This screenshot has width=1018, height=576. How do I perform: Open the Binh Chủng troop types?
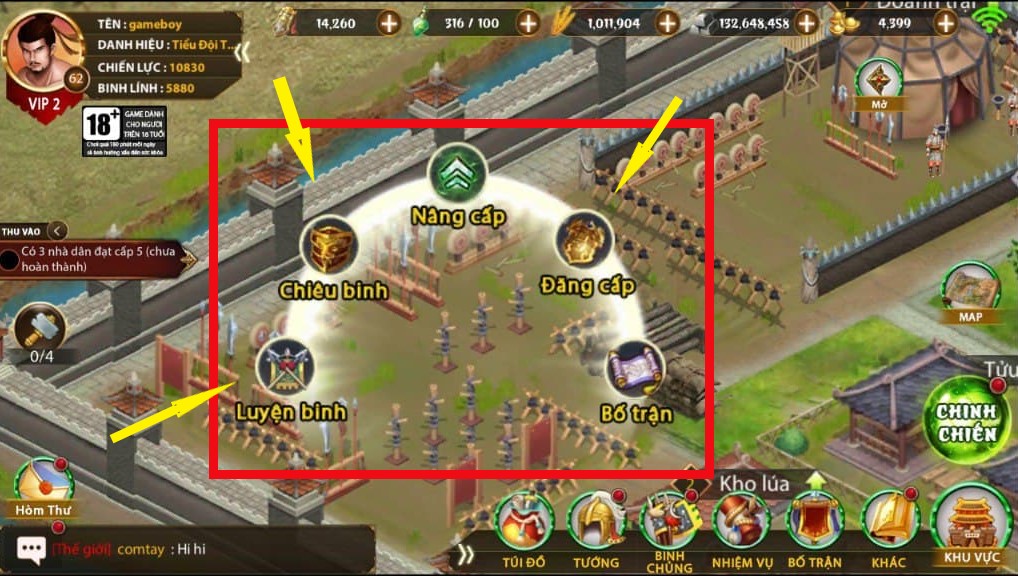669,523
